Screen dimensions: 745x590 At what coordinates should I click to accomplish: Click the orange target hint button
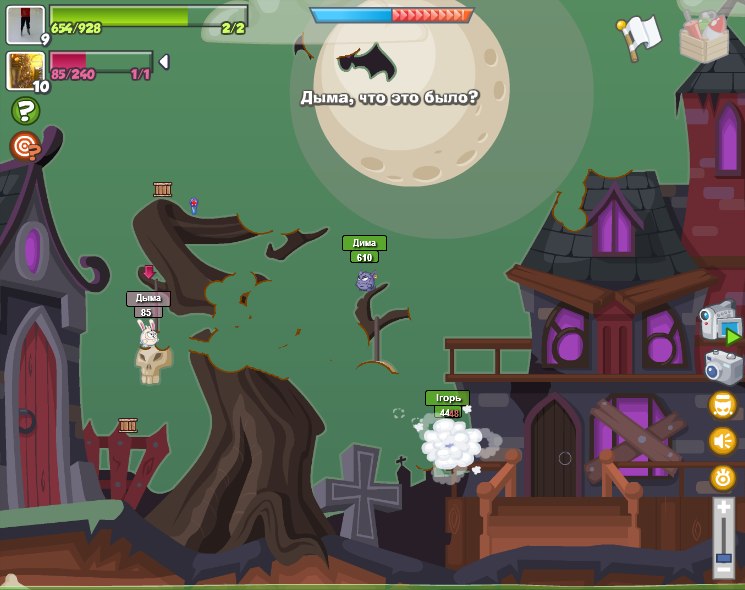click(x=24, y=147)
